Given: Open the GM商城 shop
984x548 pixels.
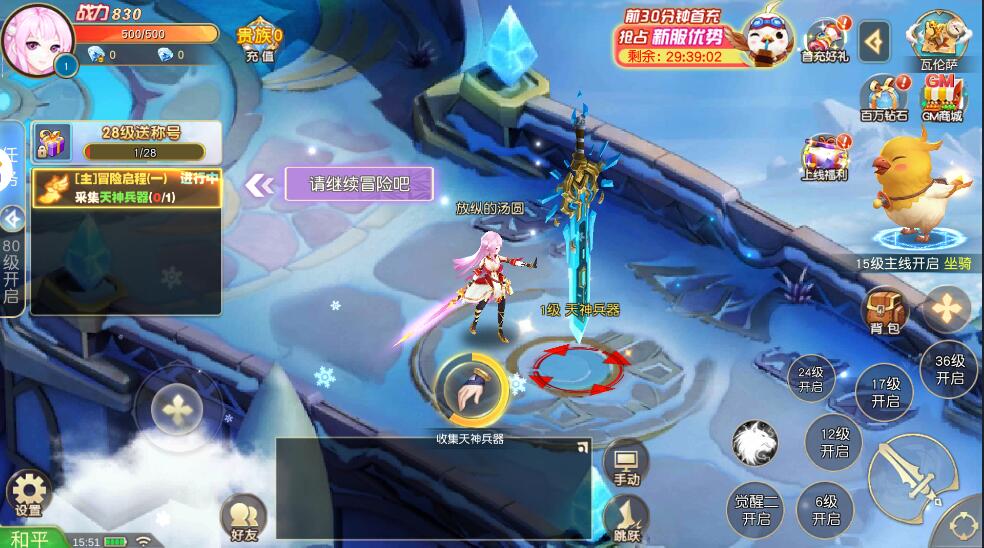Looking at the screenshot, I should coord(942,96).
